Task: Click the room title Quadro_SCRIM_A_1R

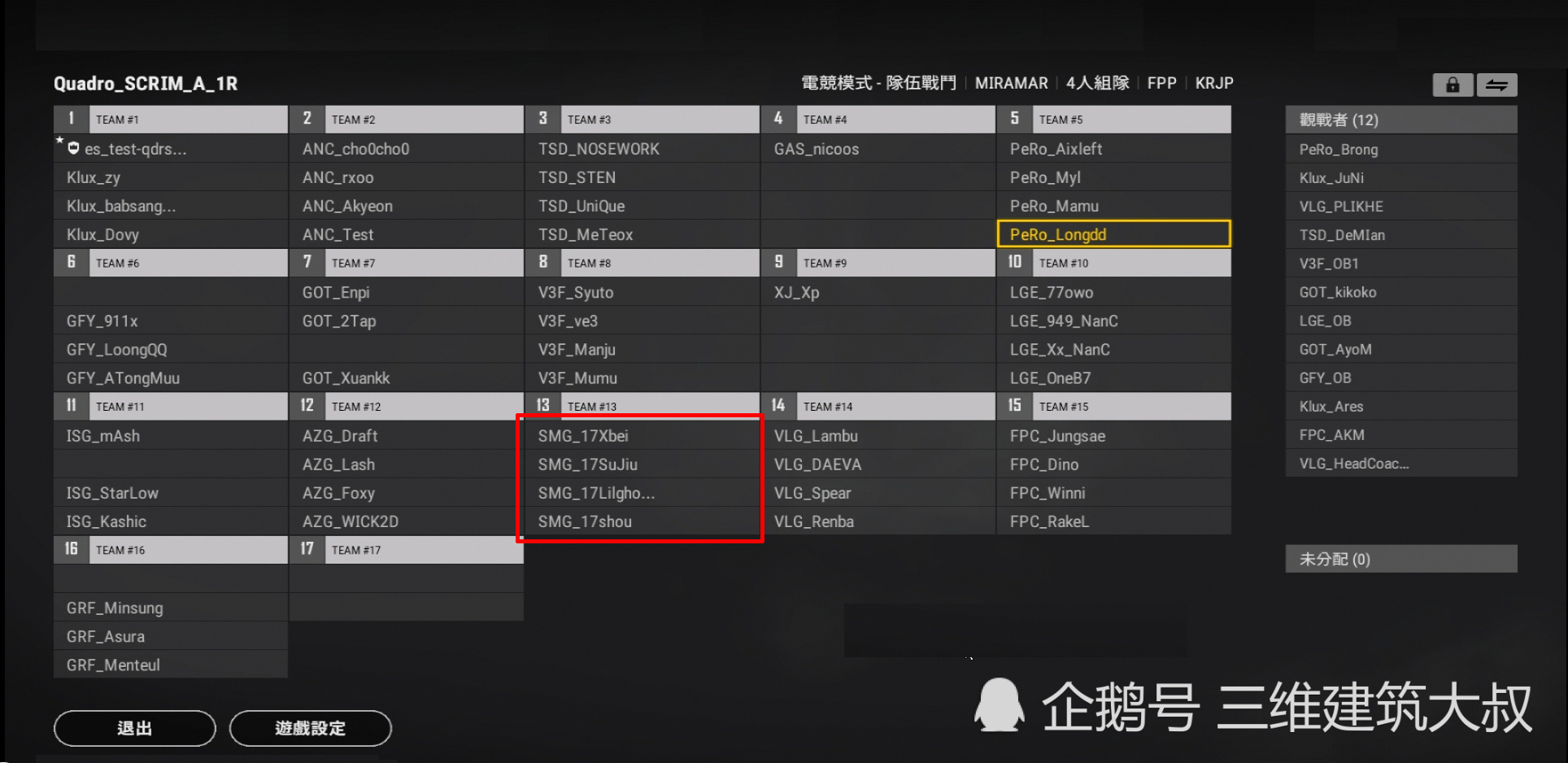Action: click(x=145, y=84)
